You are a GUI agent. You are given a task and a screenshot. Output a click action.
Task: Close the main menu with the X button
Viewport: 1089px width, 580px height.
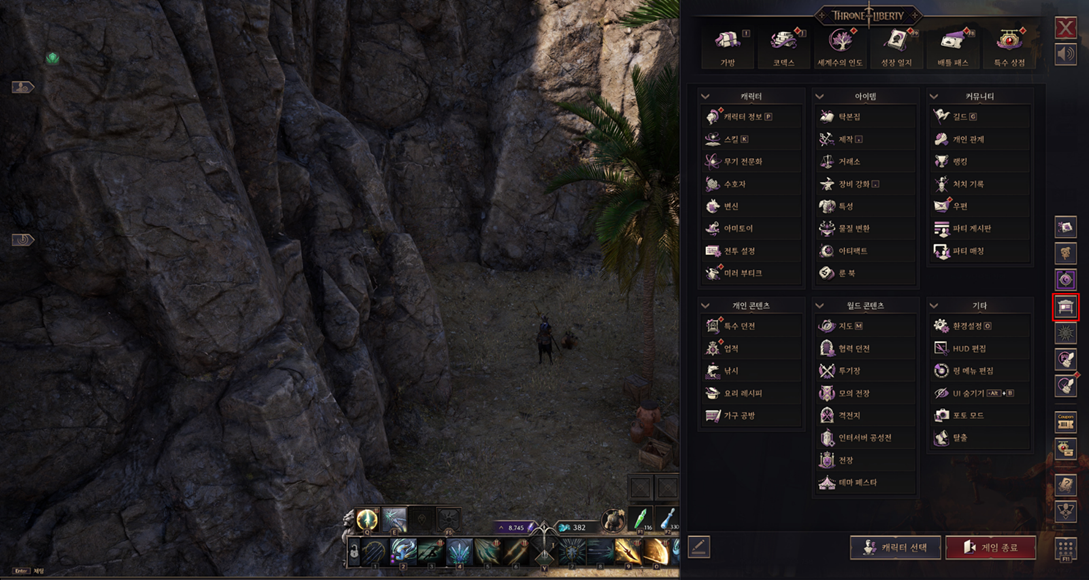(1065, 29)
